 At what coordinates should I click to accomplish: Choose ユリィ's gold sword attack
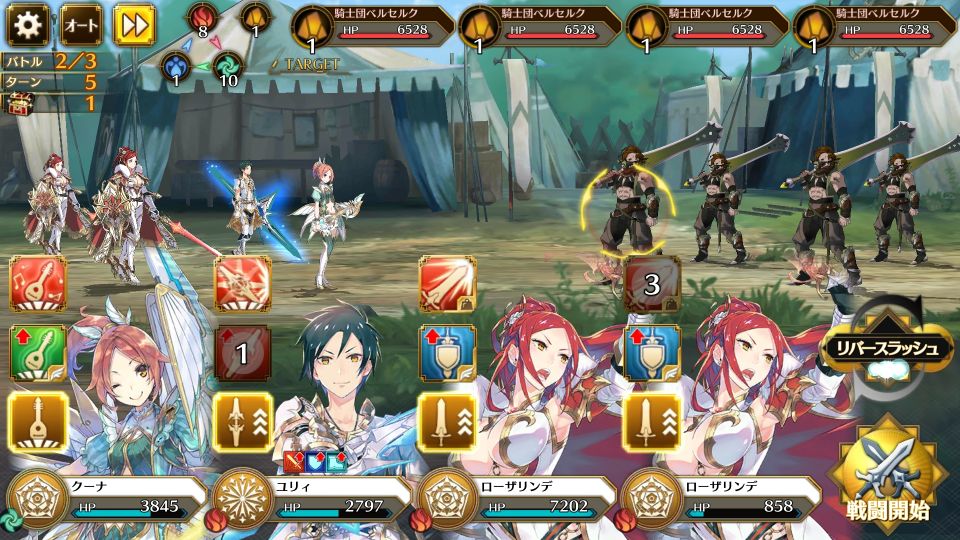pyautogui.click(x=243, y=419)
